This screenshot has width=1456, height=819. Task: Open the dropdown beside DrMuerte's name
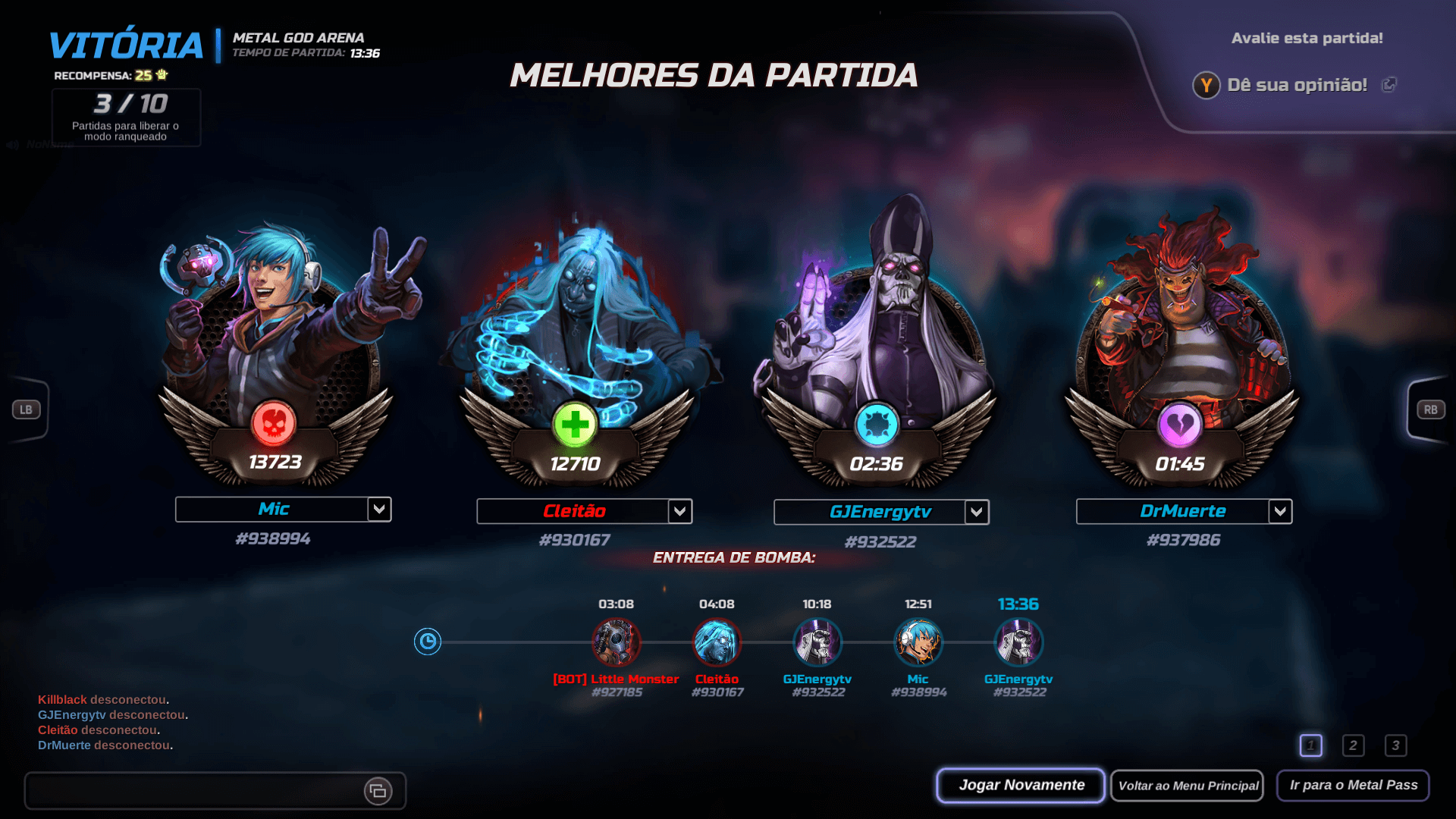pyautogui.click(x=1280, y=511)
